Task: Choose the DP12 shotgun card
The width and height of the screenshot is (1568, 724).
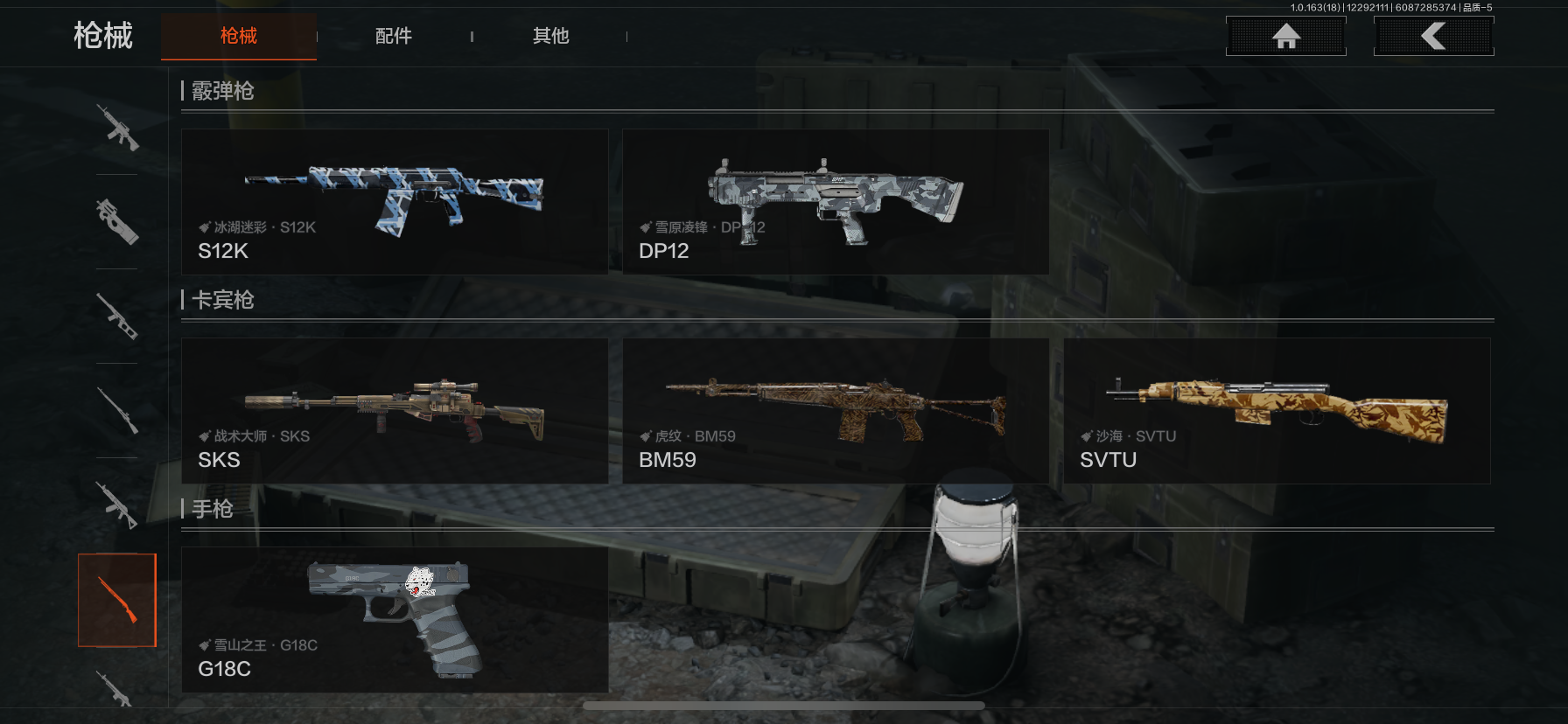Action: pyautogui.click(x=836, y=202)
